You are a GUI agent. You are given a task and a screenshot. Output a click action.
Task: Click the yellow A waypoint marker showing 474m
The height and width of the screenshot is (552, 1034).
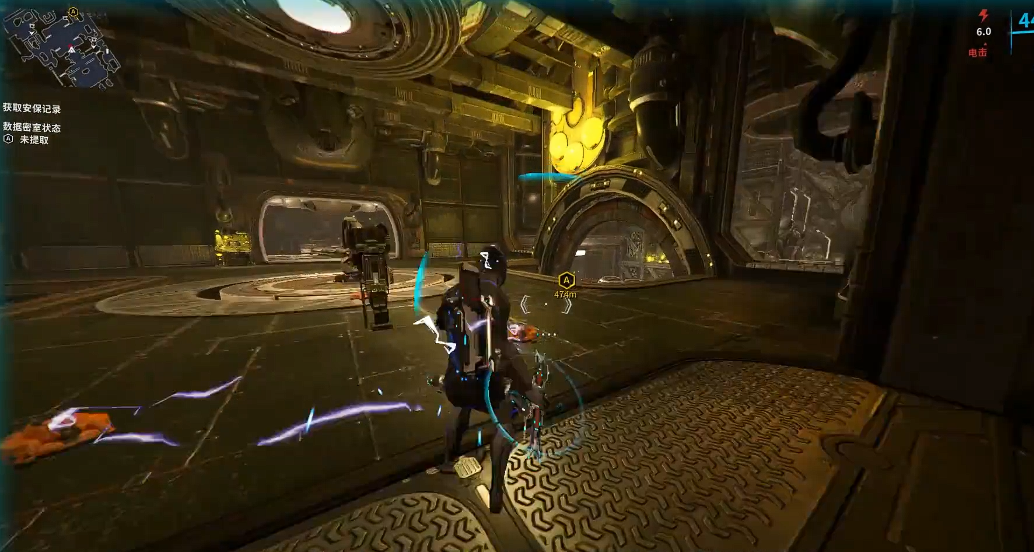[566, 281]
